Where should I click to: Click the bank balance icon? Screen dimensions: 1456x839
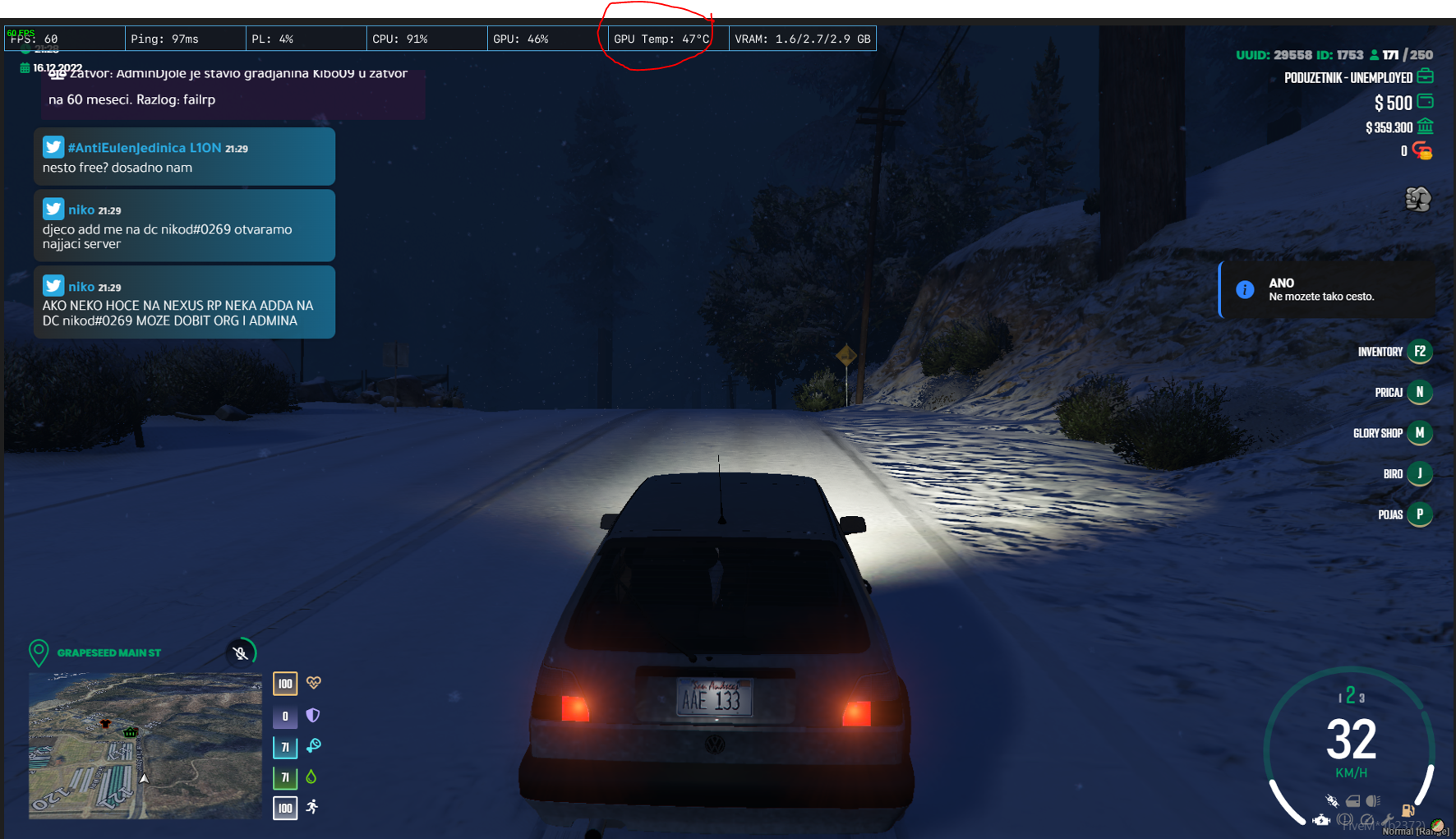(1426, 127)
